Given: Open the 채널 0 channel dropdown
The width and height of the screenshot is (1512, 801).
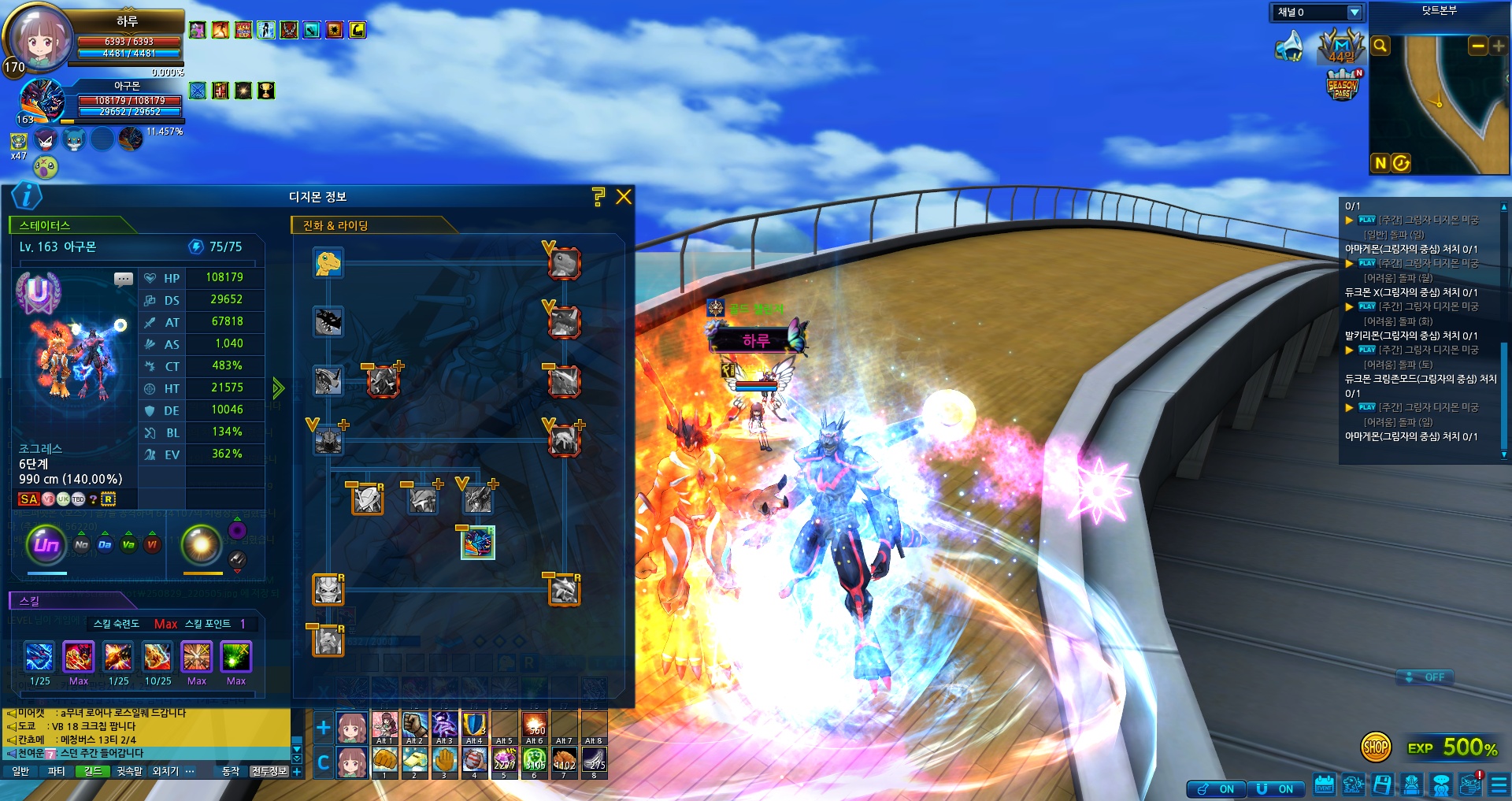Looking at the screenshot, I should point(1354,13).
